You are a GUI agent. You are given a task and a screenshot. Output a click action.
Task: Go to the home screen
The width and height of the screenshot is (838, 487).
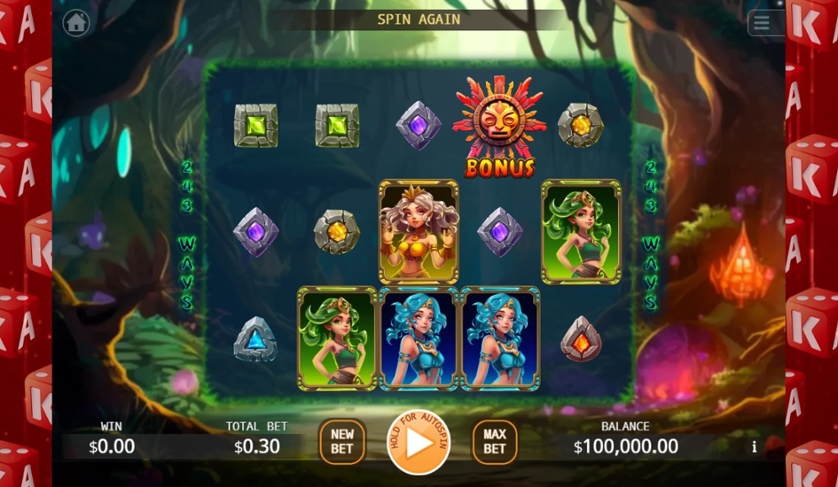coord(75,23)
